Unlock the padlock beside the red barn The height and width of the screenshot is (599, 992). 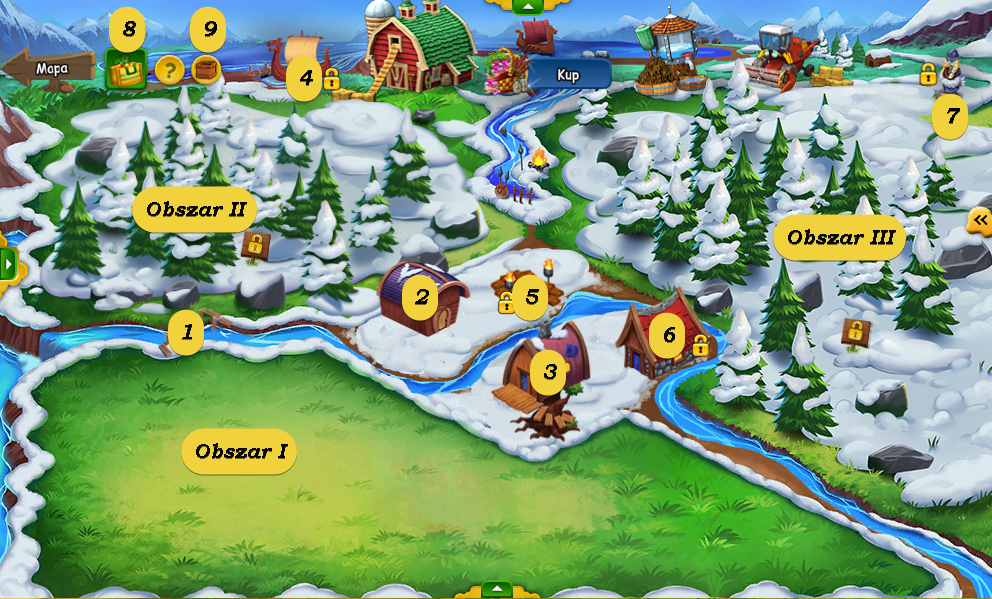(331, 79)
